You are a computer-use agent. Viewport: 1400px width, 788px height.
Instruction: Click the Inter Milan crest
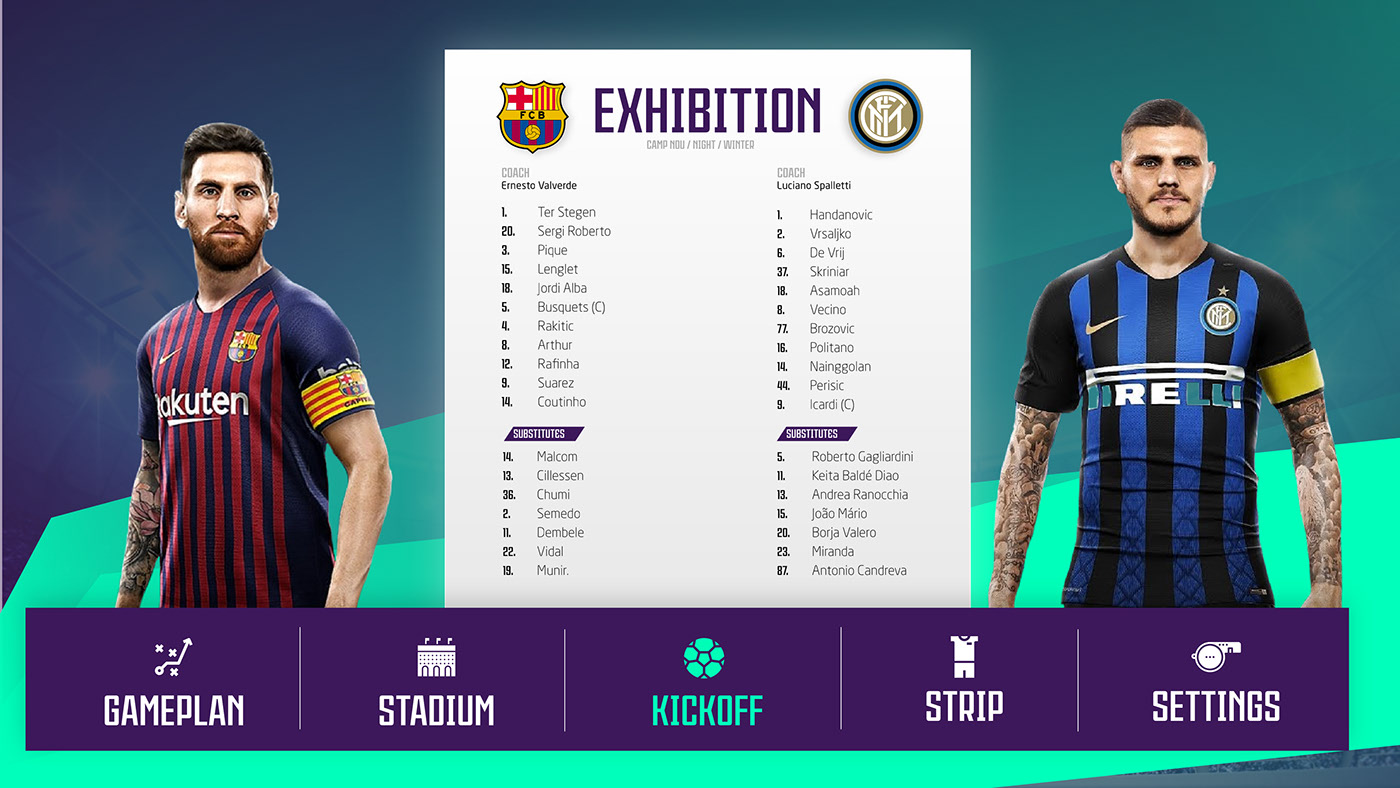coord(885,116)
